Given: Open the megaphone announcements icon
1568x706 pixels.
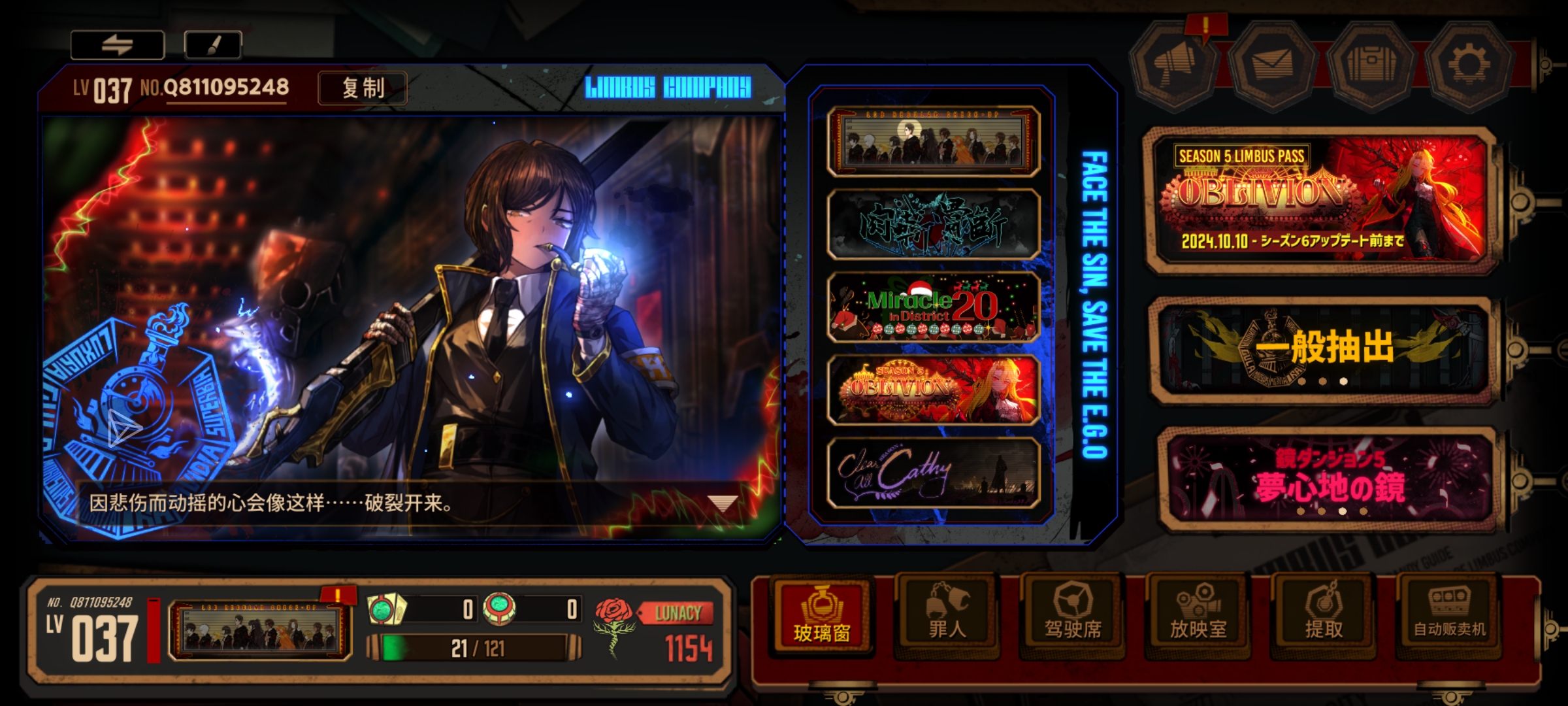Looking at the screenshot, I should (x=1175, y=64).
